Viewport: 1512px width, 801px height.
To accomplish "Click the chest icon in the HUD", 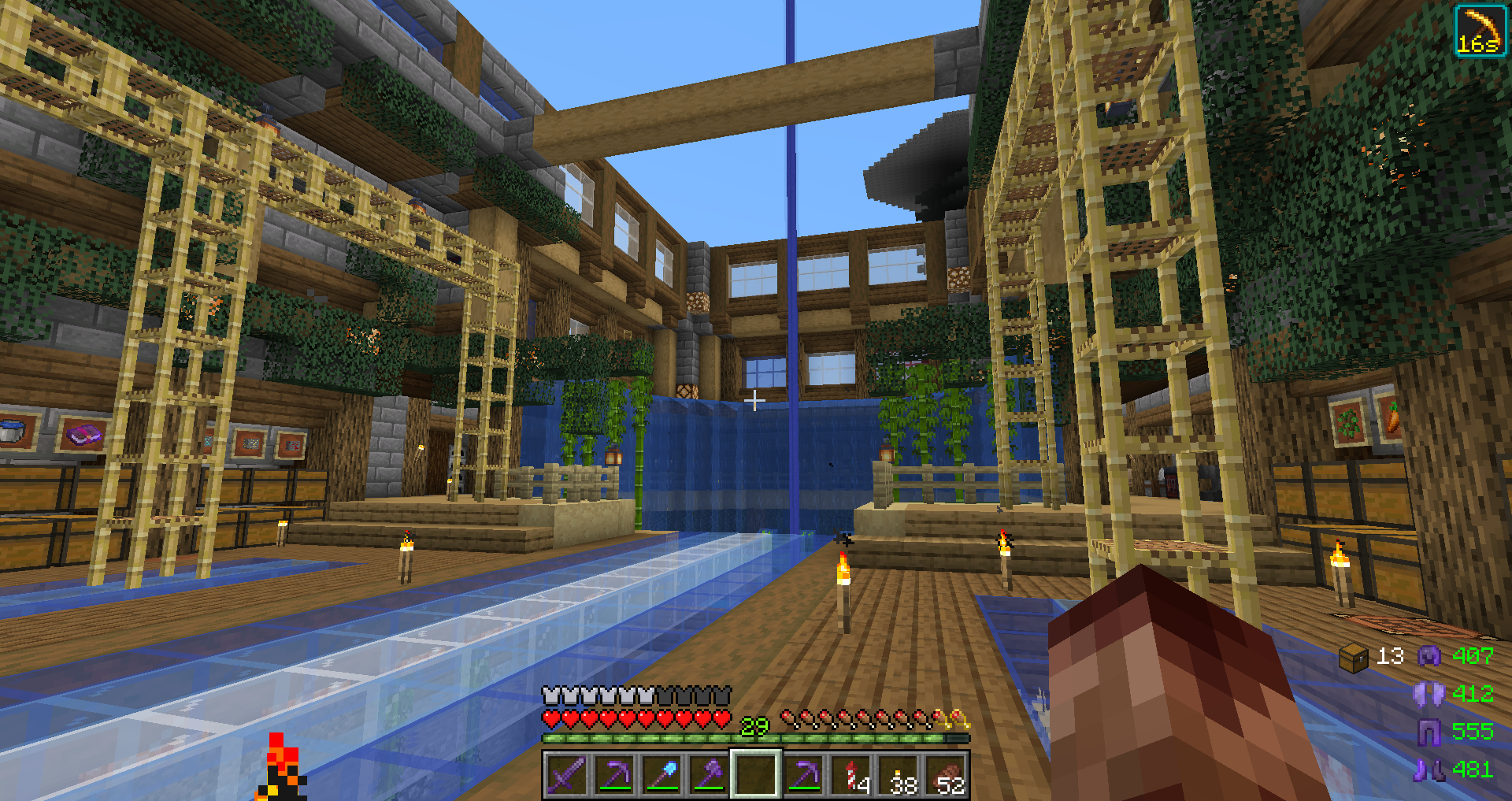I will (1353, 657).
